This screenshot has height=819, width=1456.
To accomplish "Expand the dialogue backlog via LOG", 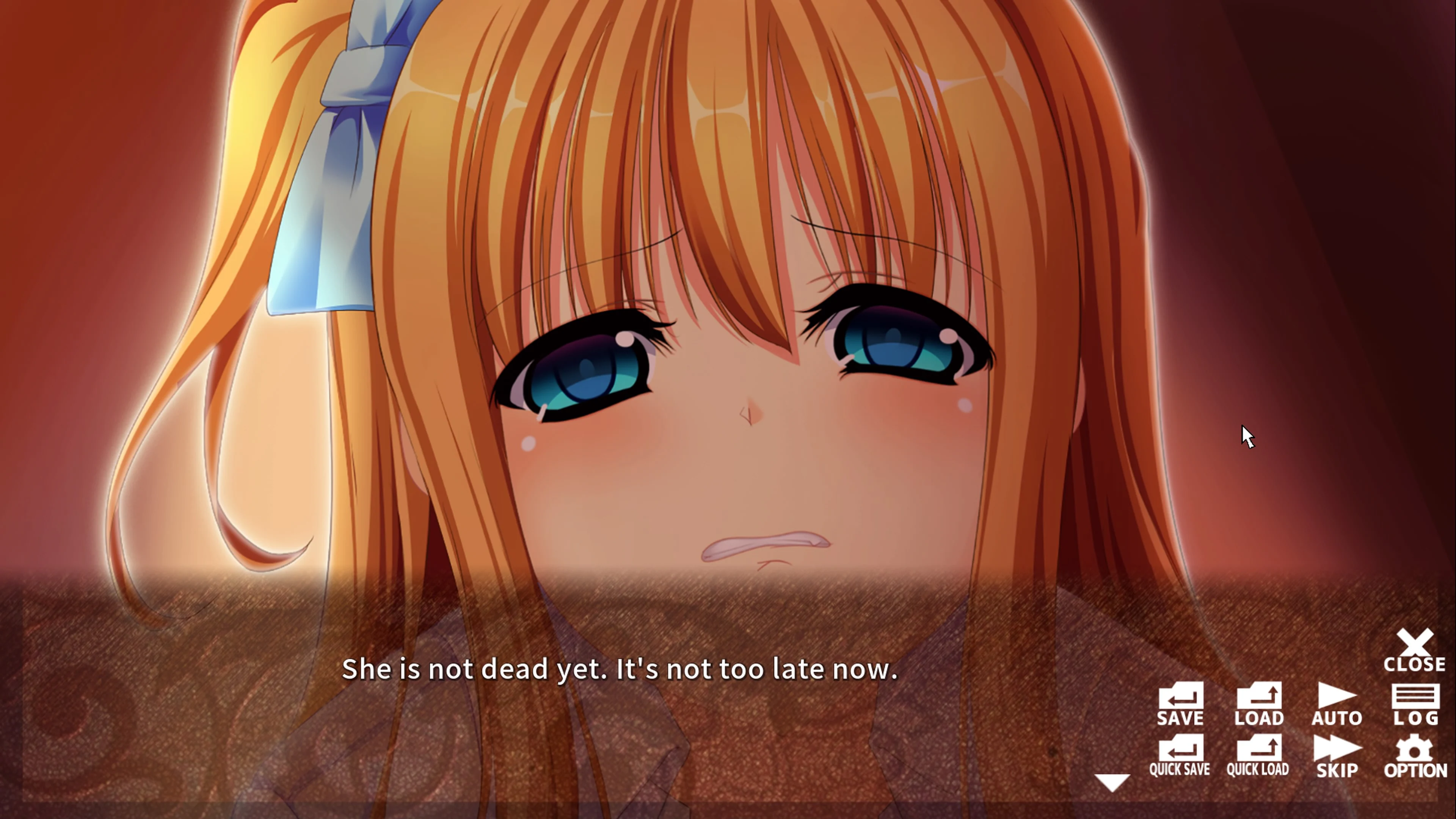I will (x=1416, y=705).
